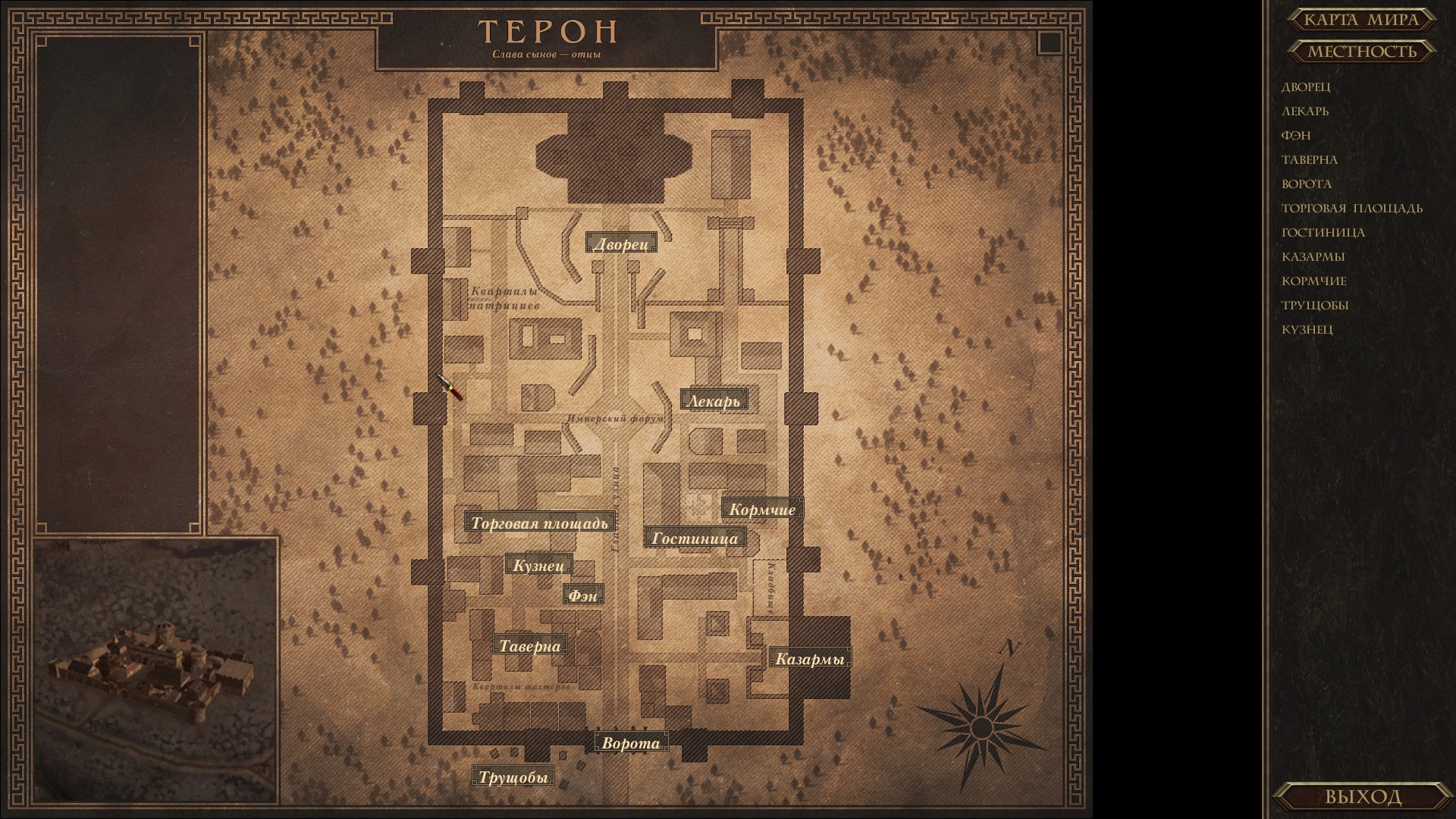The image size is (1456, 819).
Task: Click the Лекарь marker on the map
Action: tap(714, 400)
